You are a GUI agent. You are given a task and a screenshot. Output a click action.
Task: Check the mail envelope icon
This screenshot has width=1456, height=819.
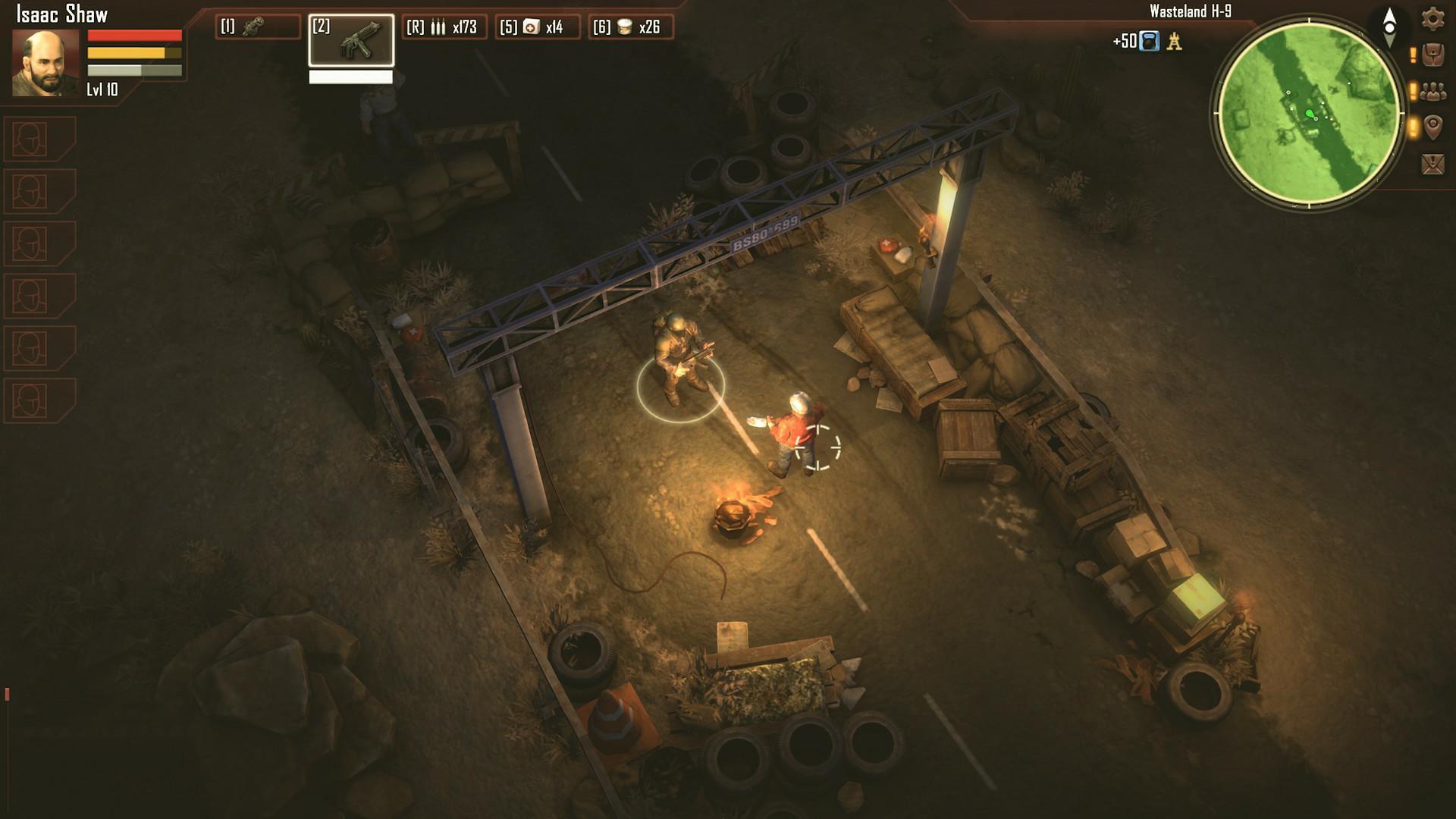[1432, 163]
